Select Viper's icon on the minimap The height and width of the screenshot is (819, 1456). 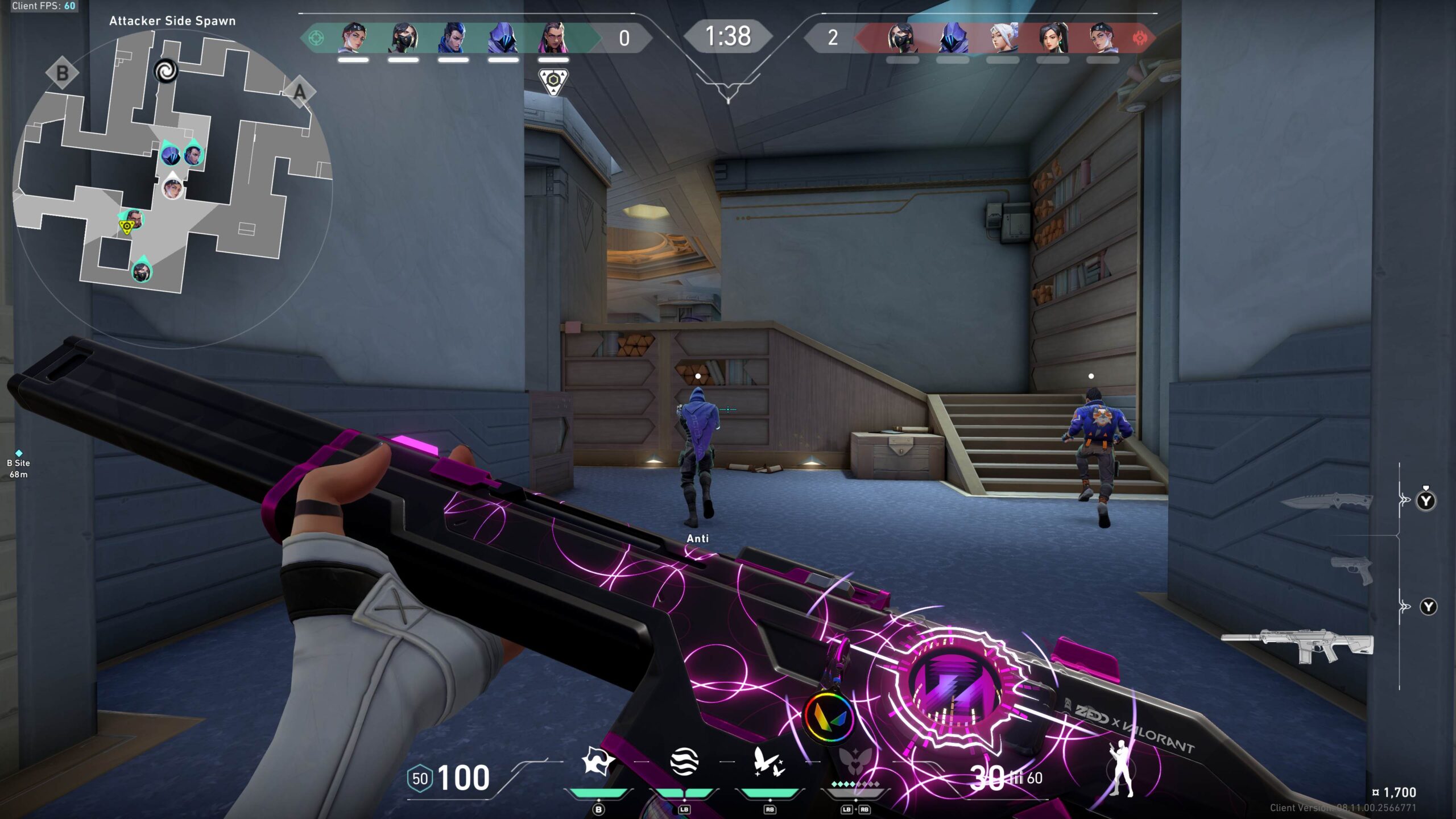click(x=142, y=272)
